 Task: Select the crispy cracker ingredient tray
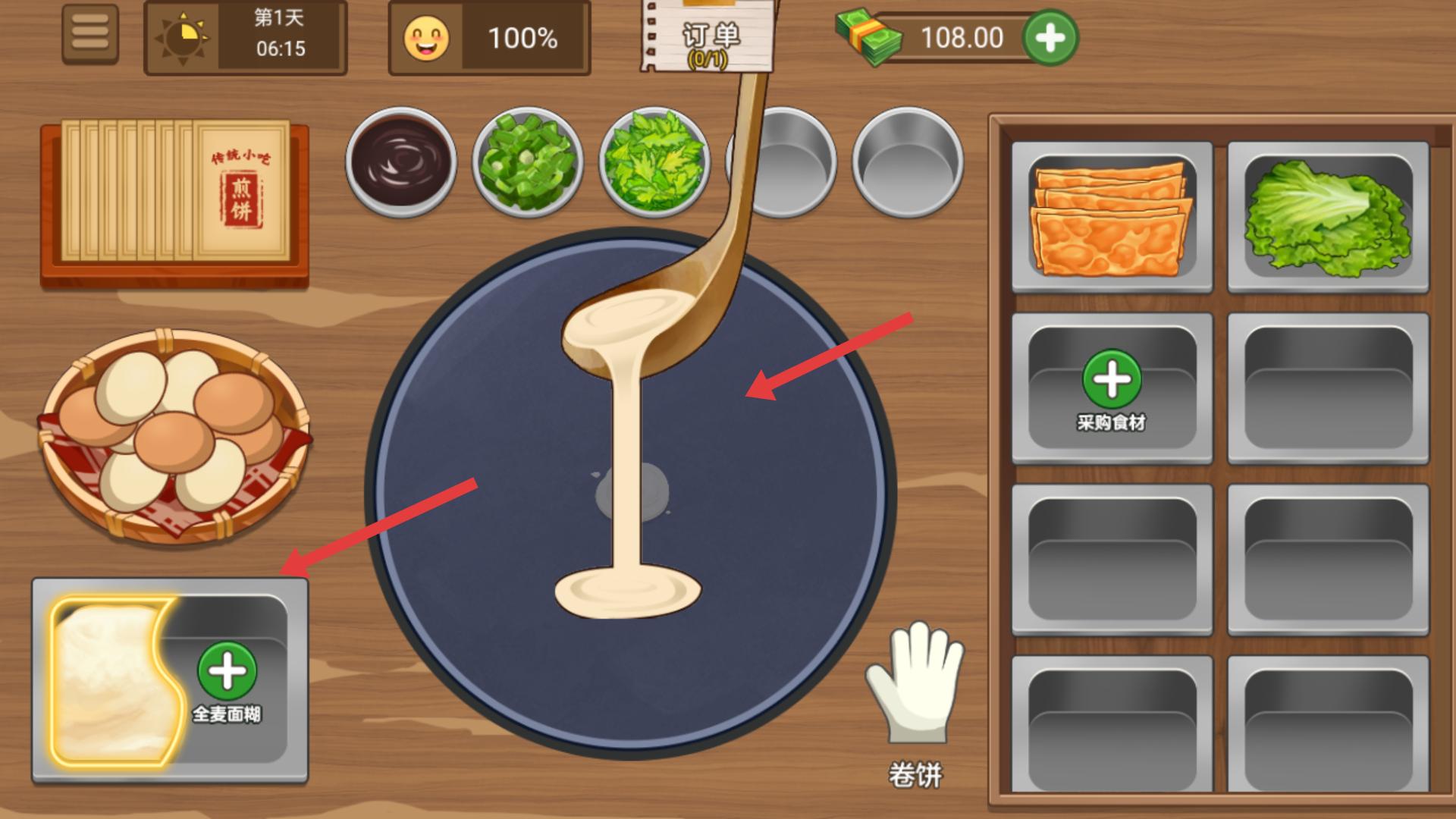(x=1112, y=217)
